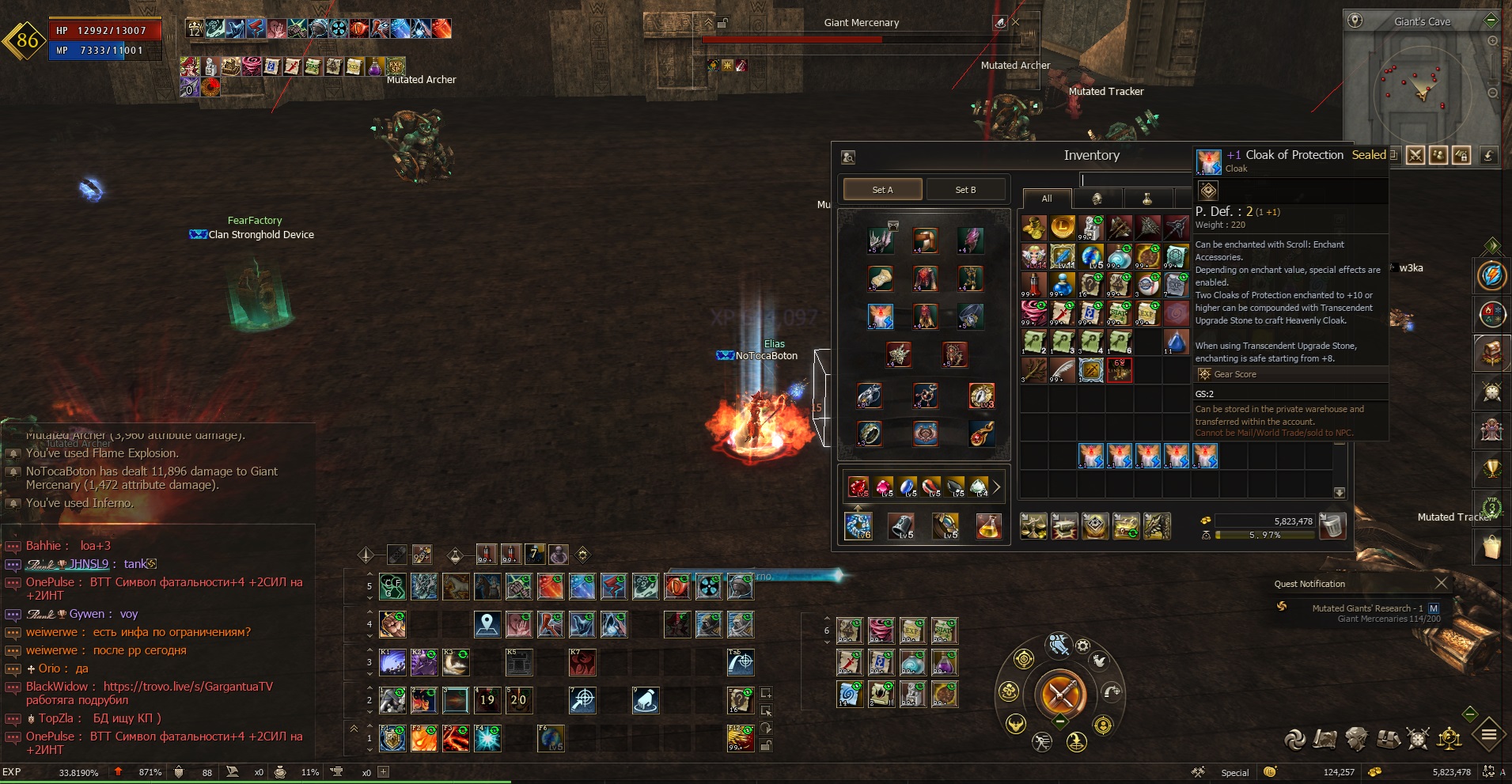Select the Set A equipment preset
This screenshot has height=784, width=1512.
coord(882,190)
